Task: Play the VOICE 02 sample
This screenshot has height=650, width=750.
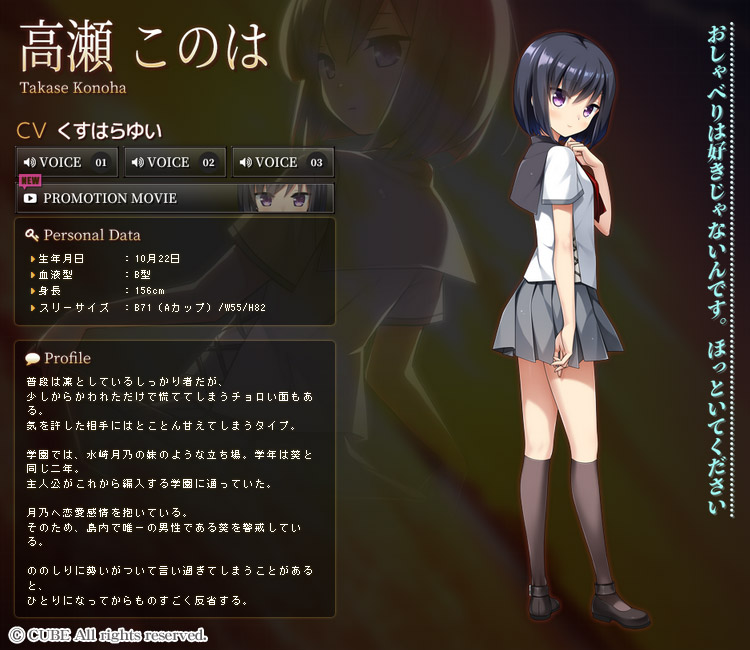Action: tap(175, 162)
